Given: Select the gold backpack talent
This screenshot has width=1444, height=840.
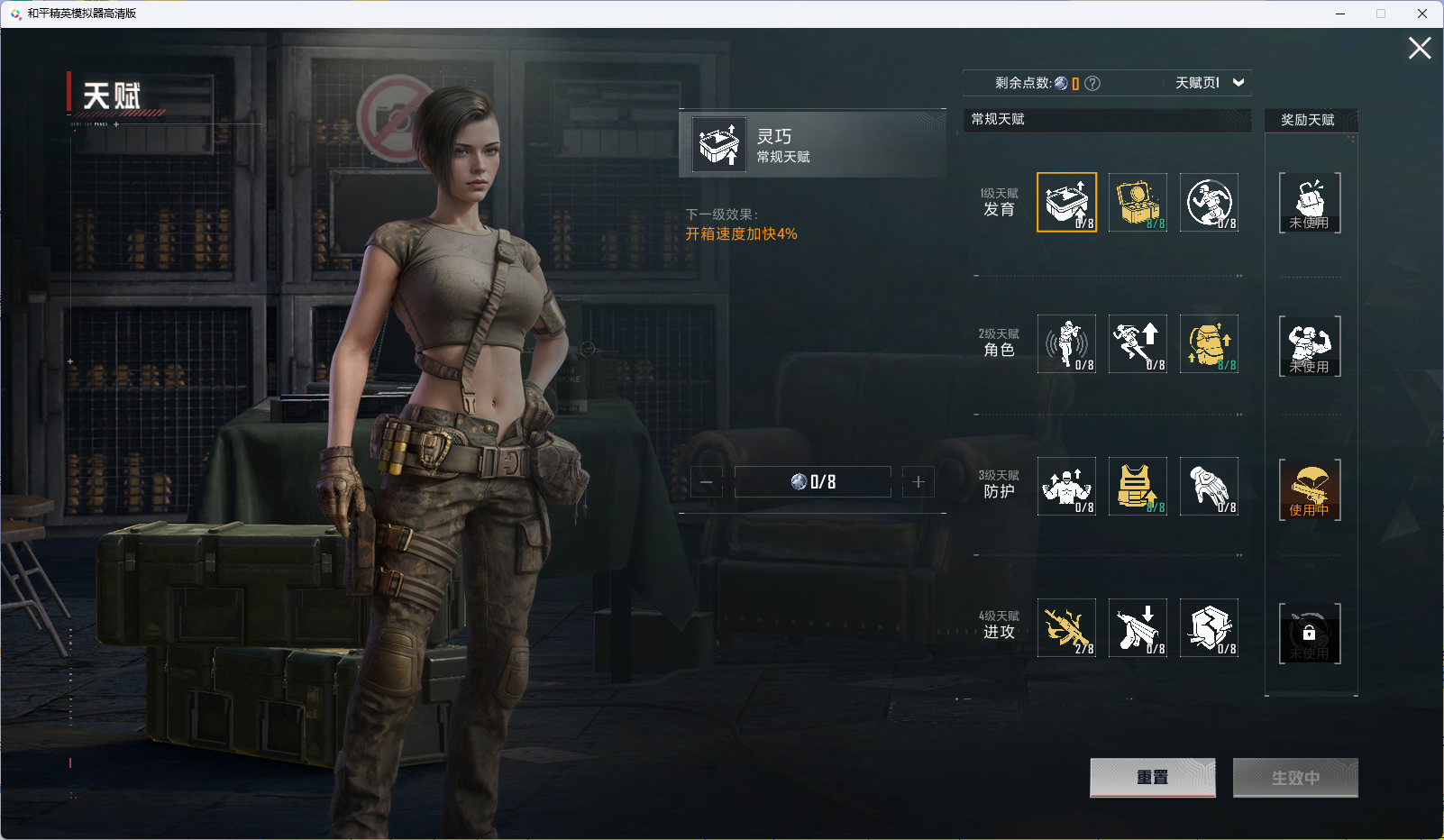Looking at the screenshot, I should 1209,343.
